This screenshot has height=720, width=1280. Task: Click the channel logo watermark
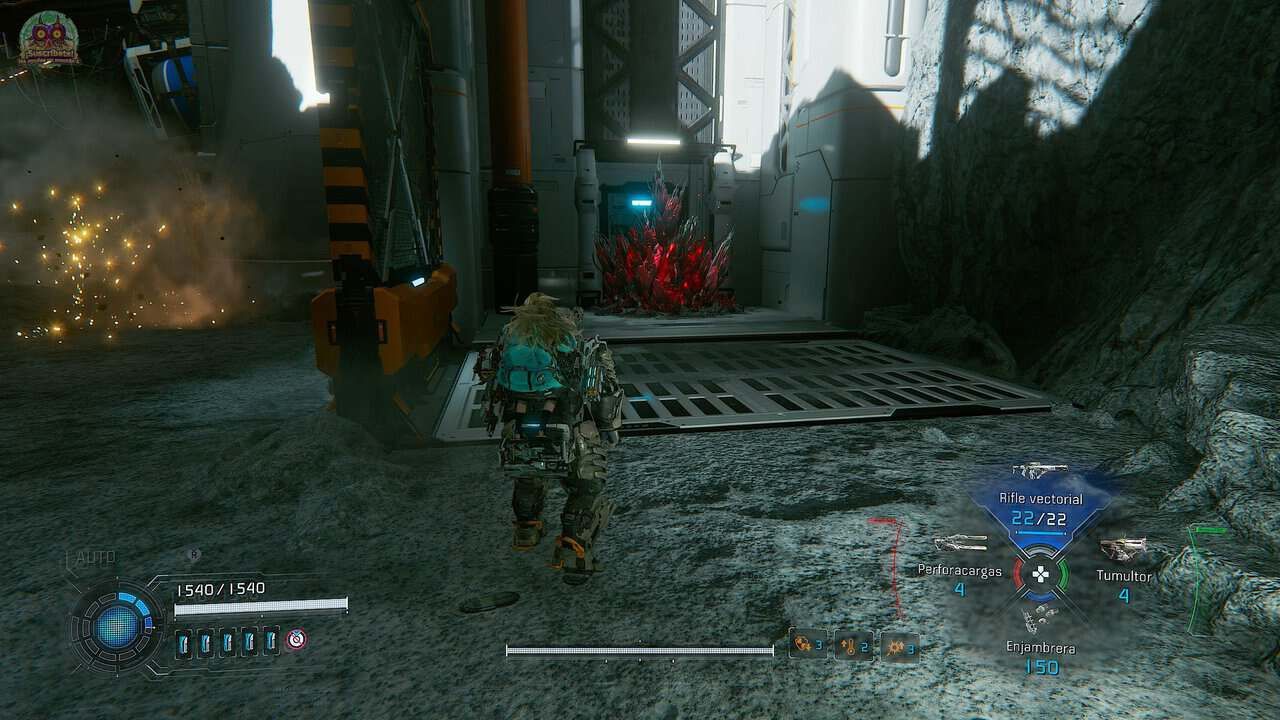[48, 39]
